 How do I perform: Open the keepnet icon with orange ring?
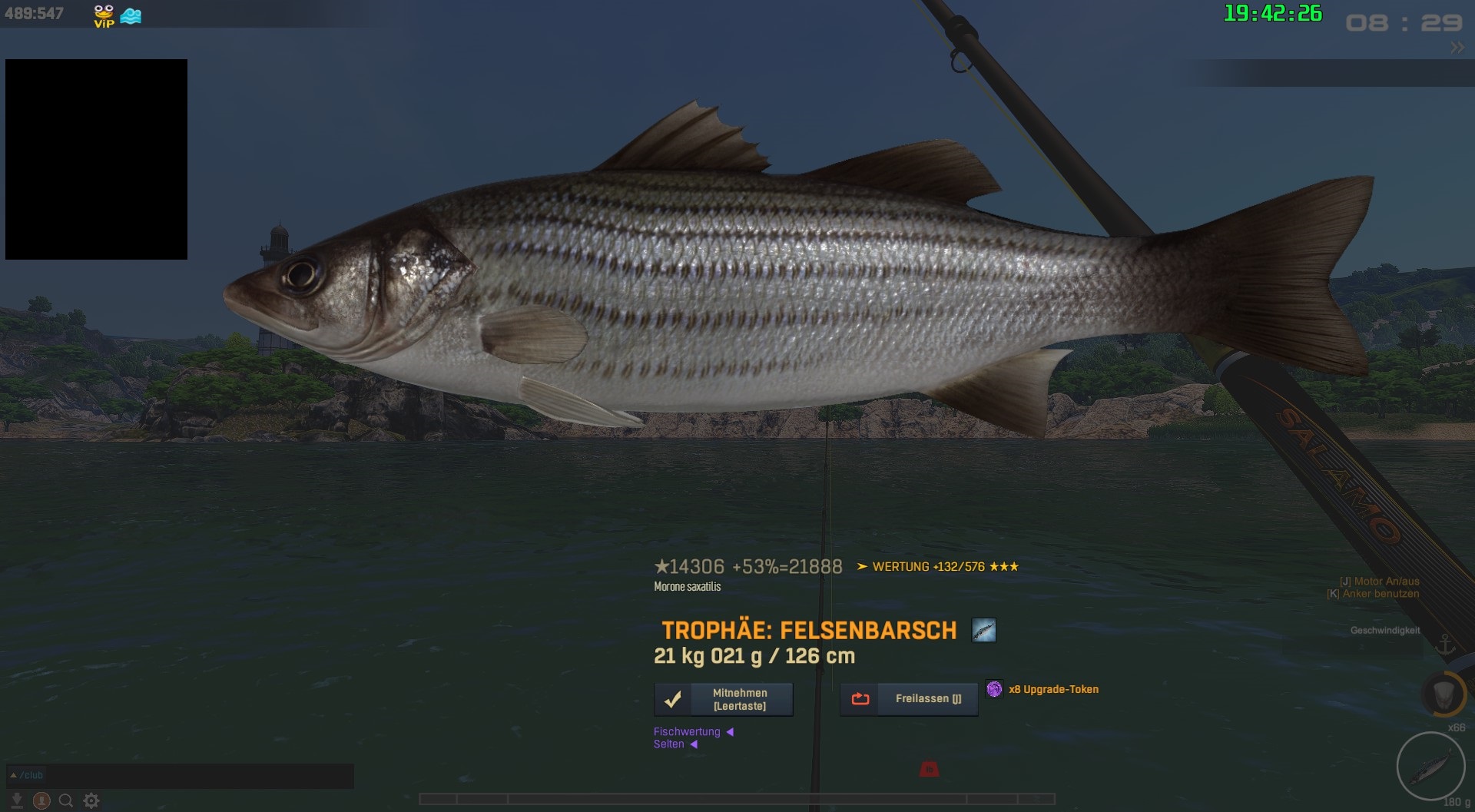[x=1444, y=694]
